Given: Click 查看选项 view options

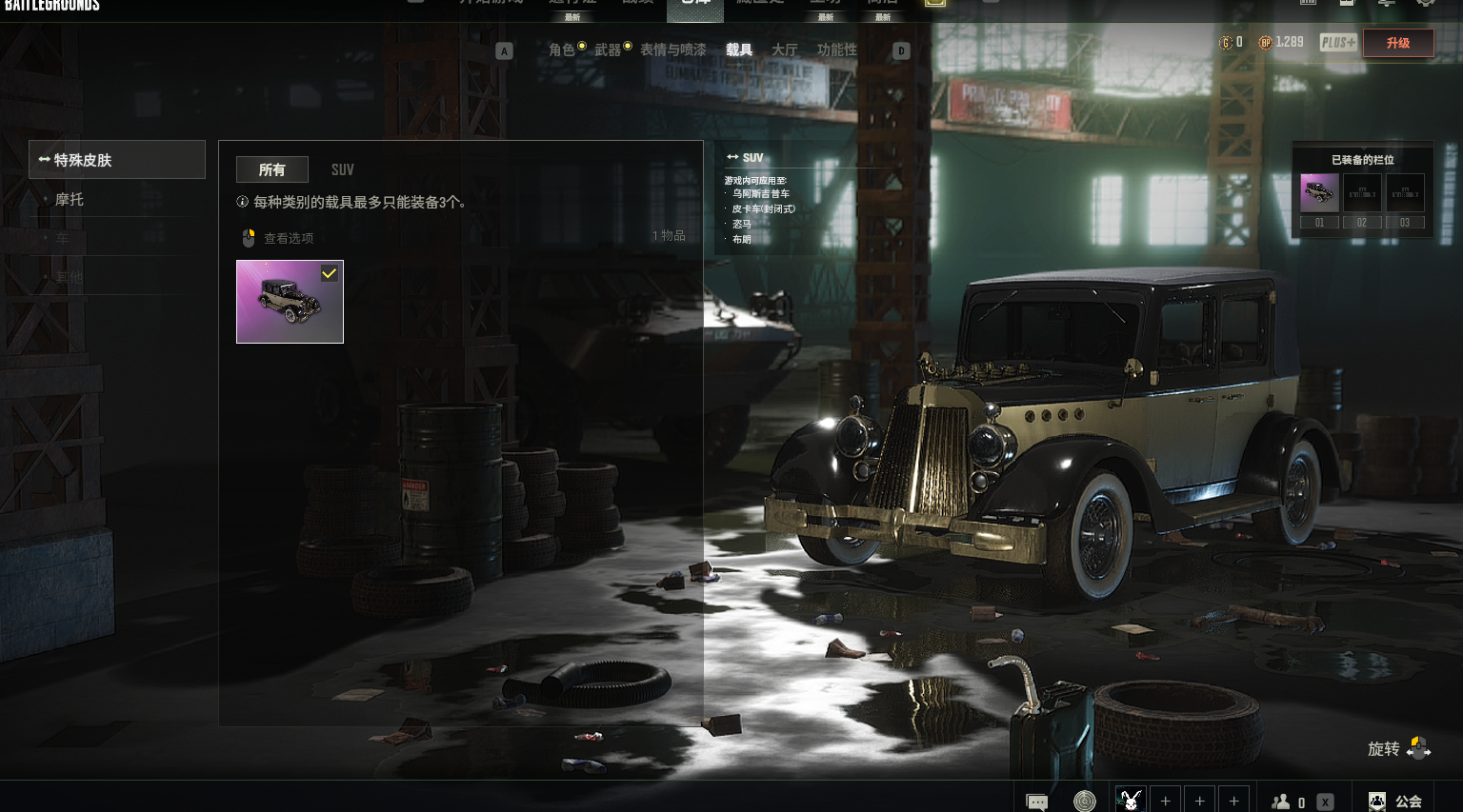Looking at the screenshot, I should point(278,238).
